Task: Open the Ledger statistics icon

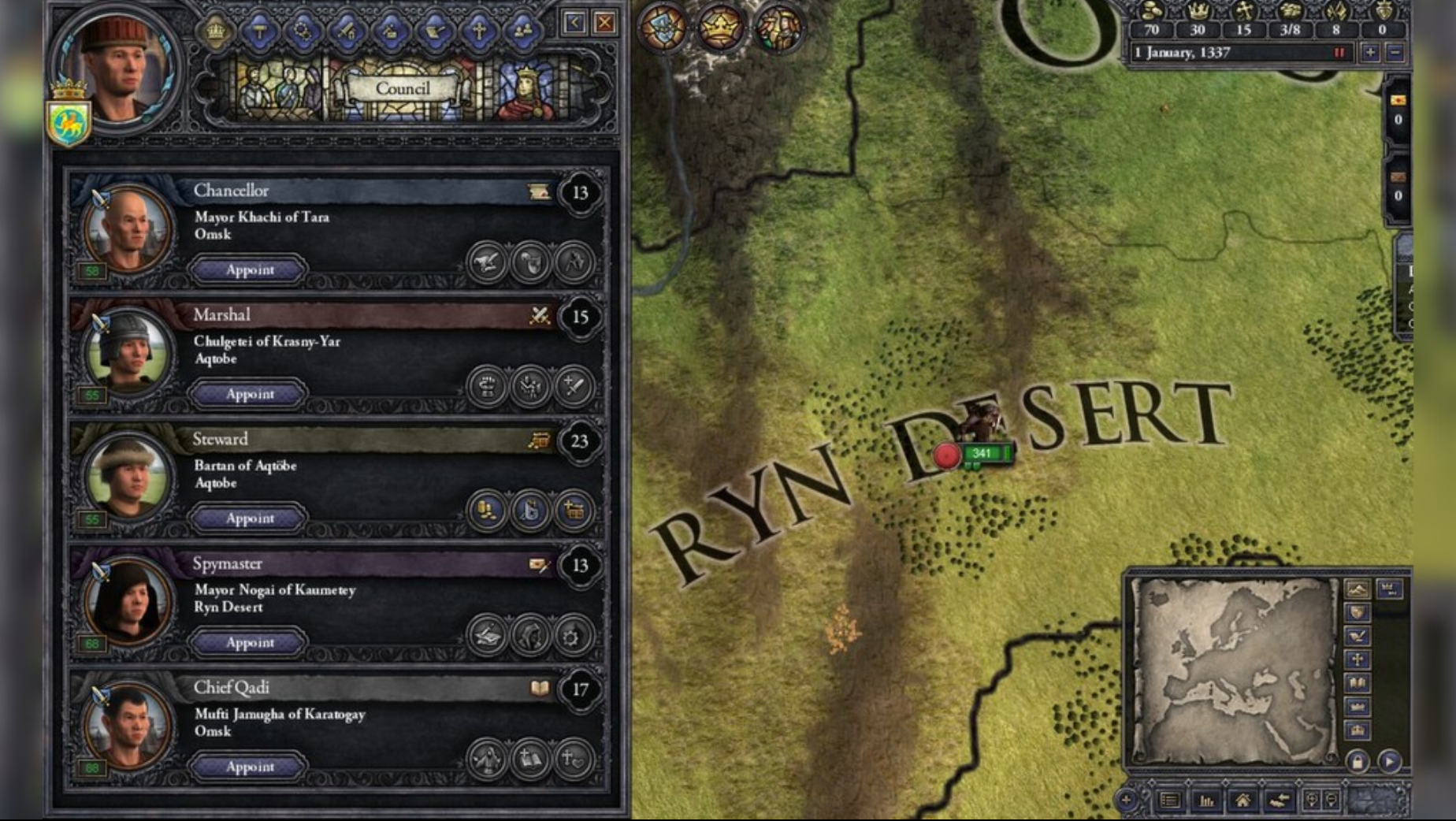Action: 1206,801
